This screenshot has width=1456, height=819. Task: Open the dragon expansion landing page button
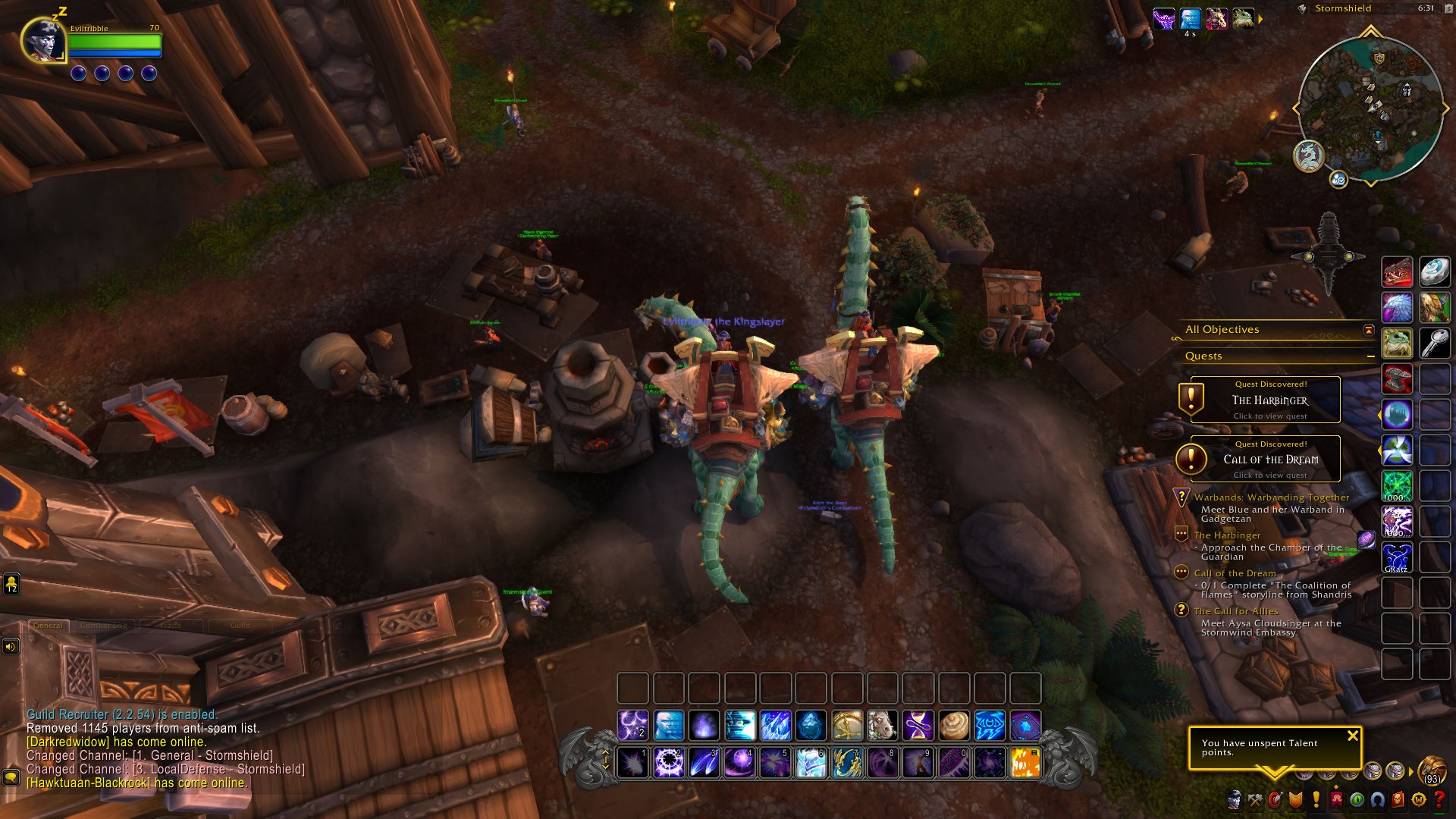coord(1308,156)
